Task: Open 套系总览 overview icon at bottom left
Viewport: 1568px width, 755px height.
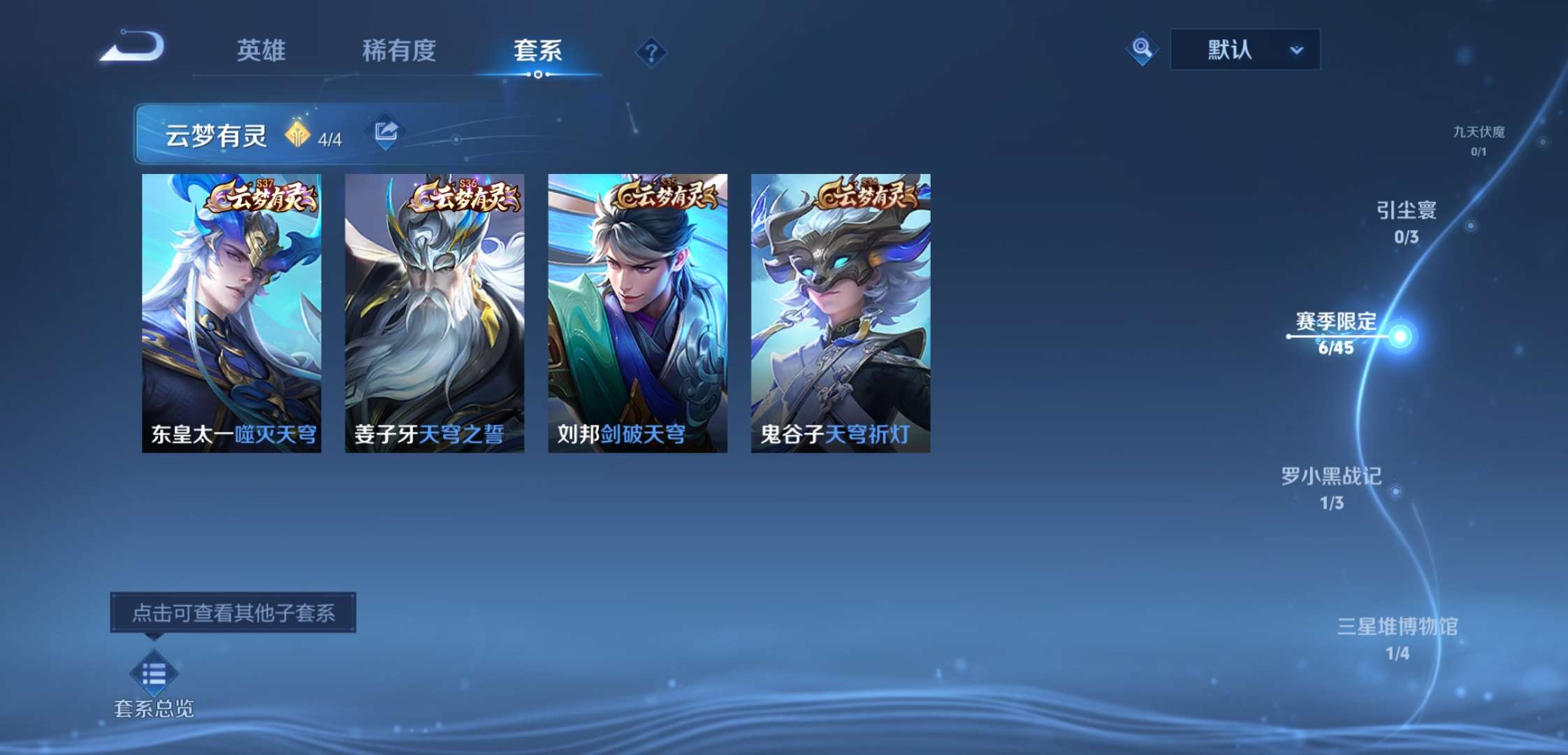Action: (155, 673)
